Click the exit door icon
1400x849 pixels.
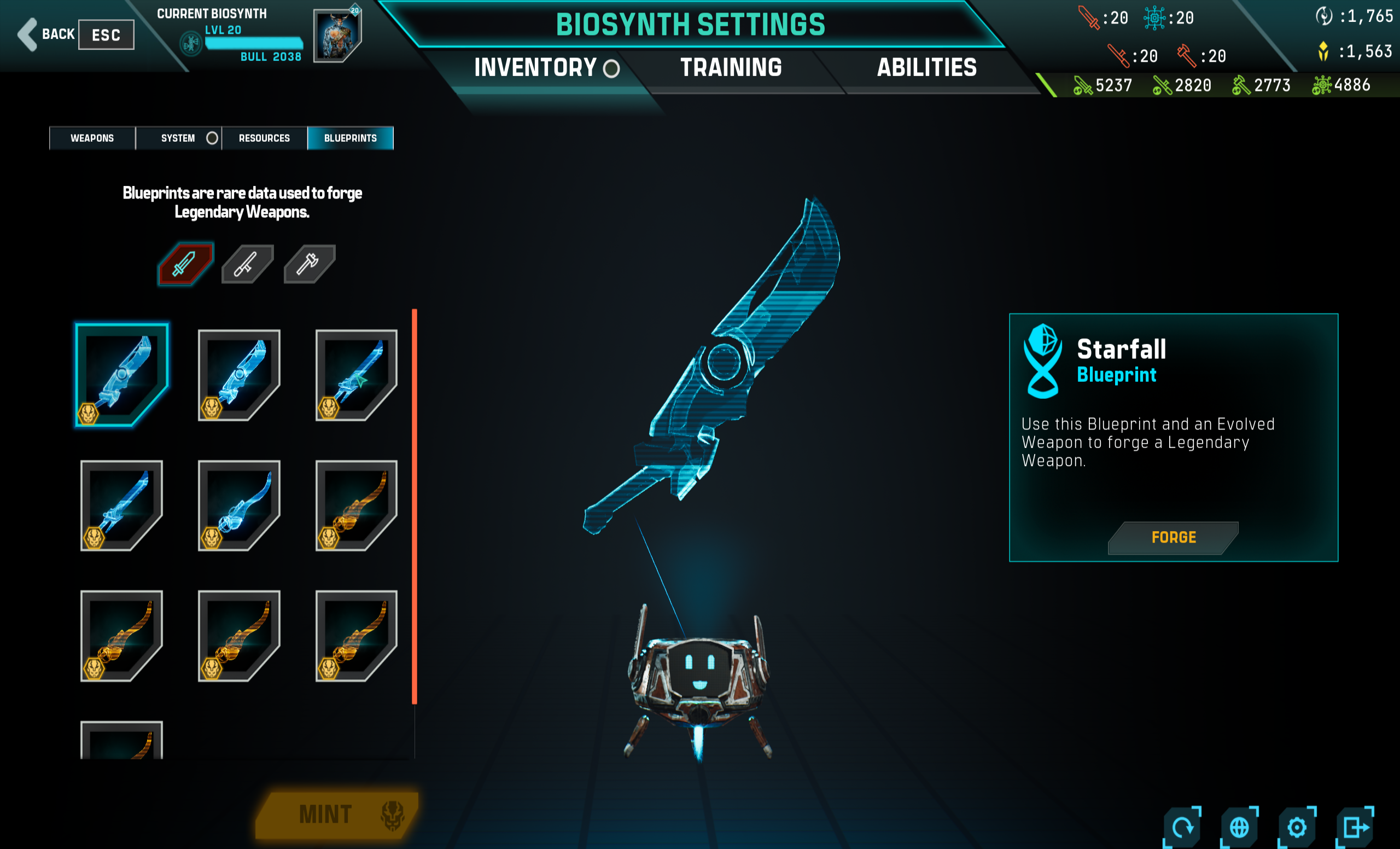click(x=1355, y=827)
